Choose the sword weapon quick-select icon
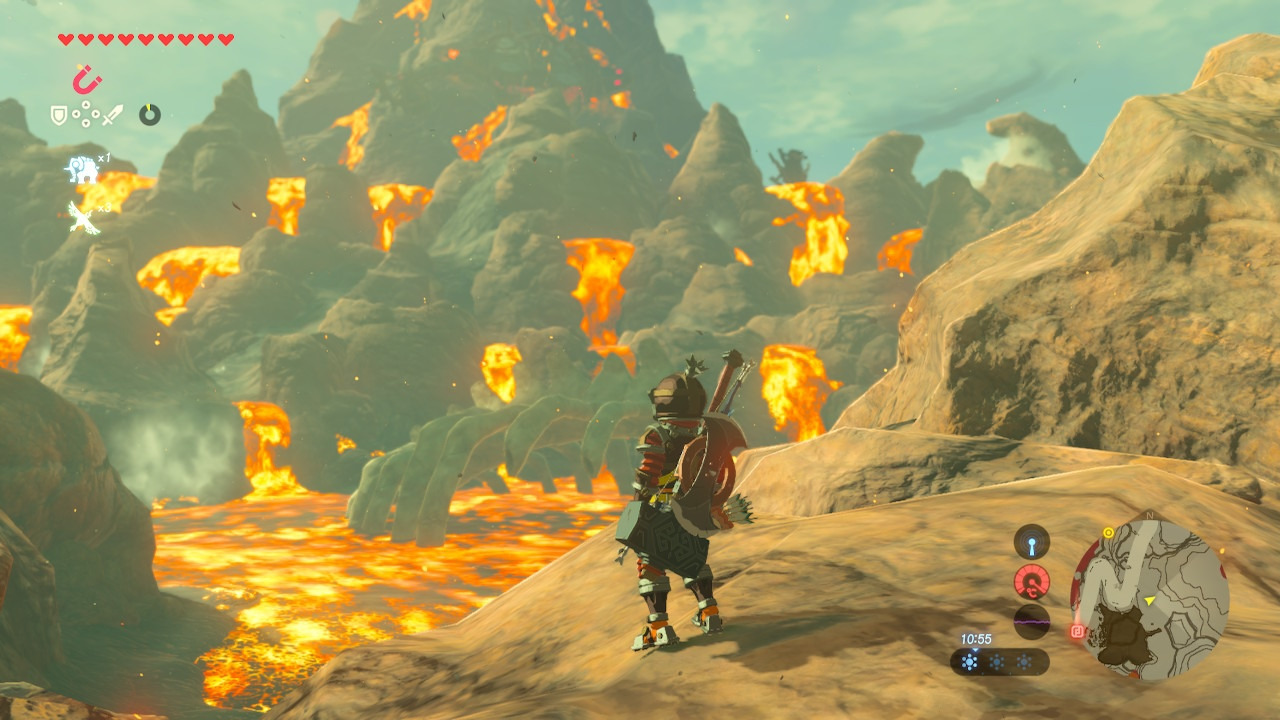The image size is (1280, 720). coord(113,115)
